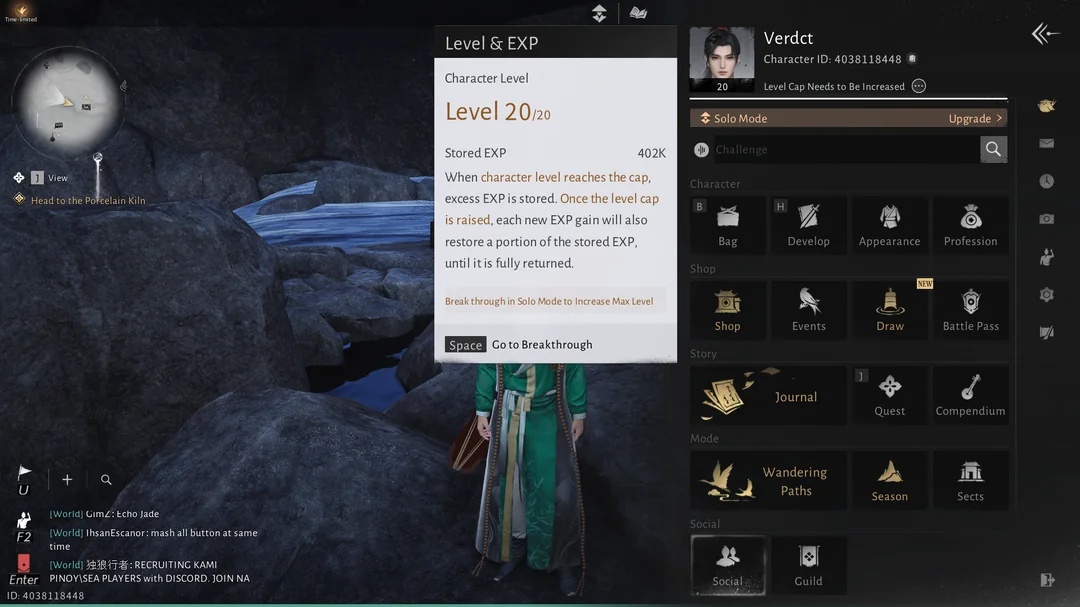Select Wandering Paths mode
Image resolution: width=1080 pixels, height=607 pixels.
point(768,480)
